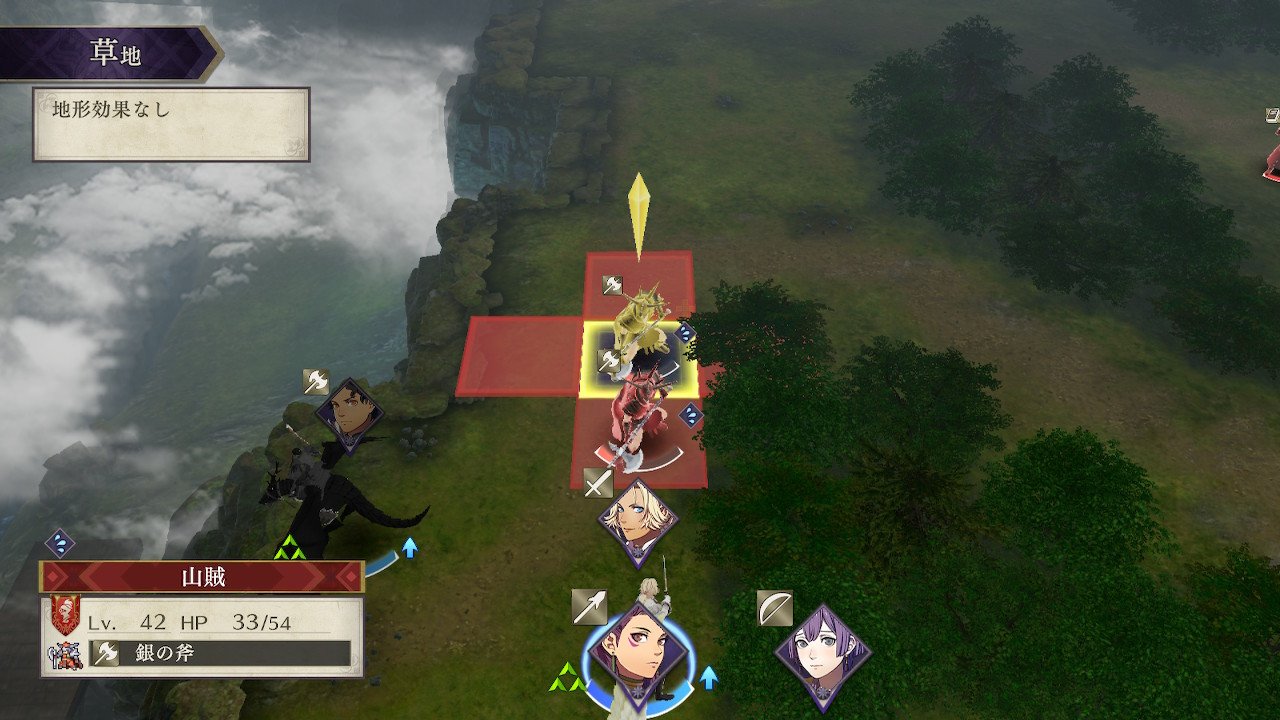Select the dark-haired wyvern rider's portrait

pyautogui.click(x=349, y=416)
